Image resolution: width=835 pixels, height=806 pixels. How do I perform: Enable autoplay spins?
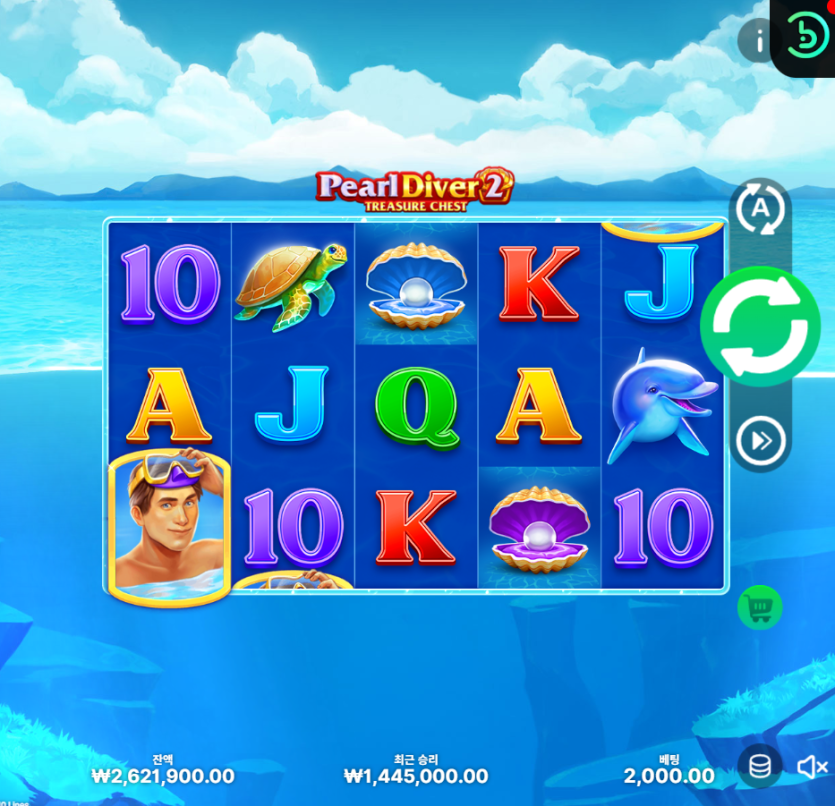point(760,210)
